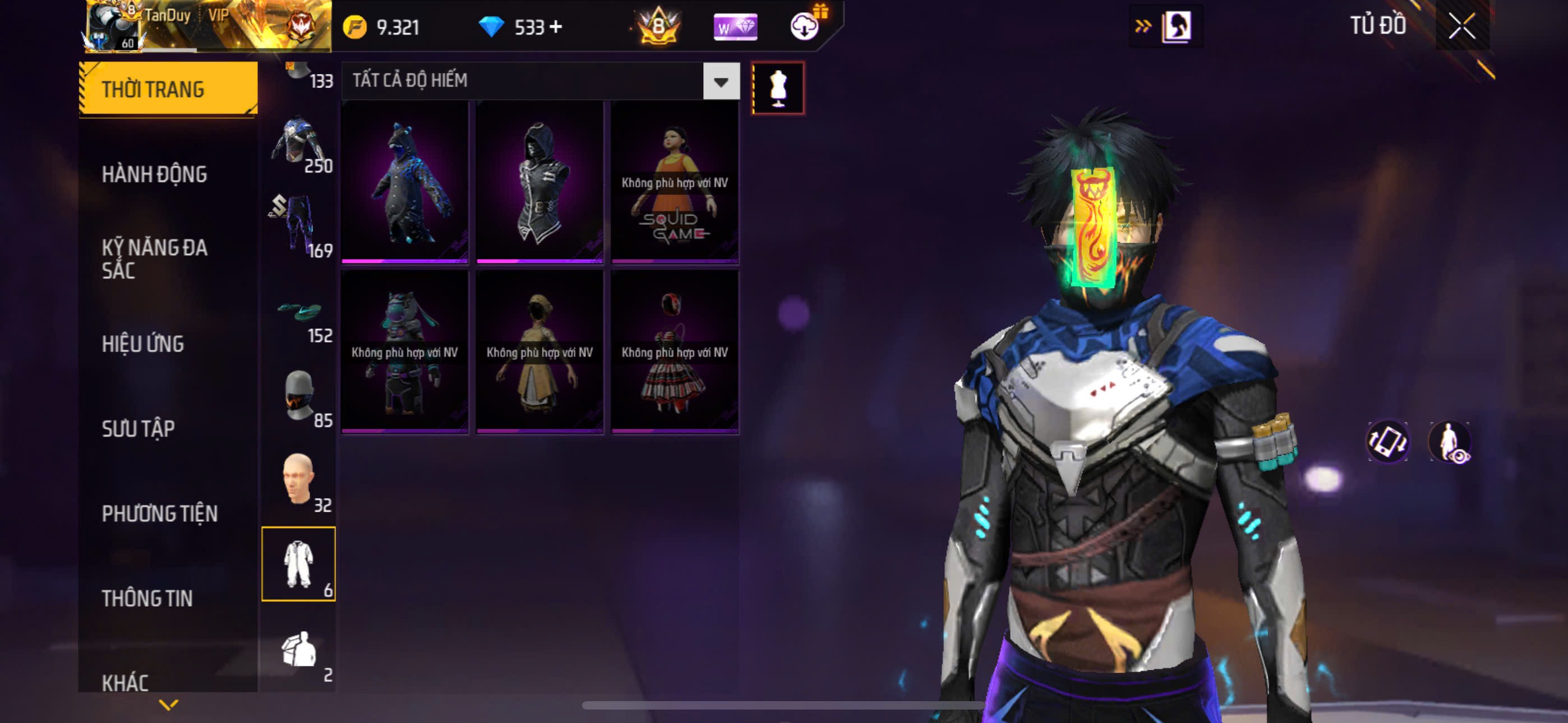The height and width of the screenshot is (723, 1568).
Task: Close the TỦ ĐỒ wardrobe screen
Action: tap(1461, 26)
